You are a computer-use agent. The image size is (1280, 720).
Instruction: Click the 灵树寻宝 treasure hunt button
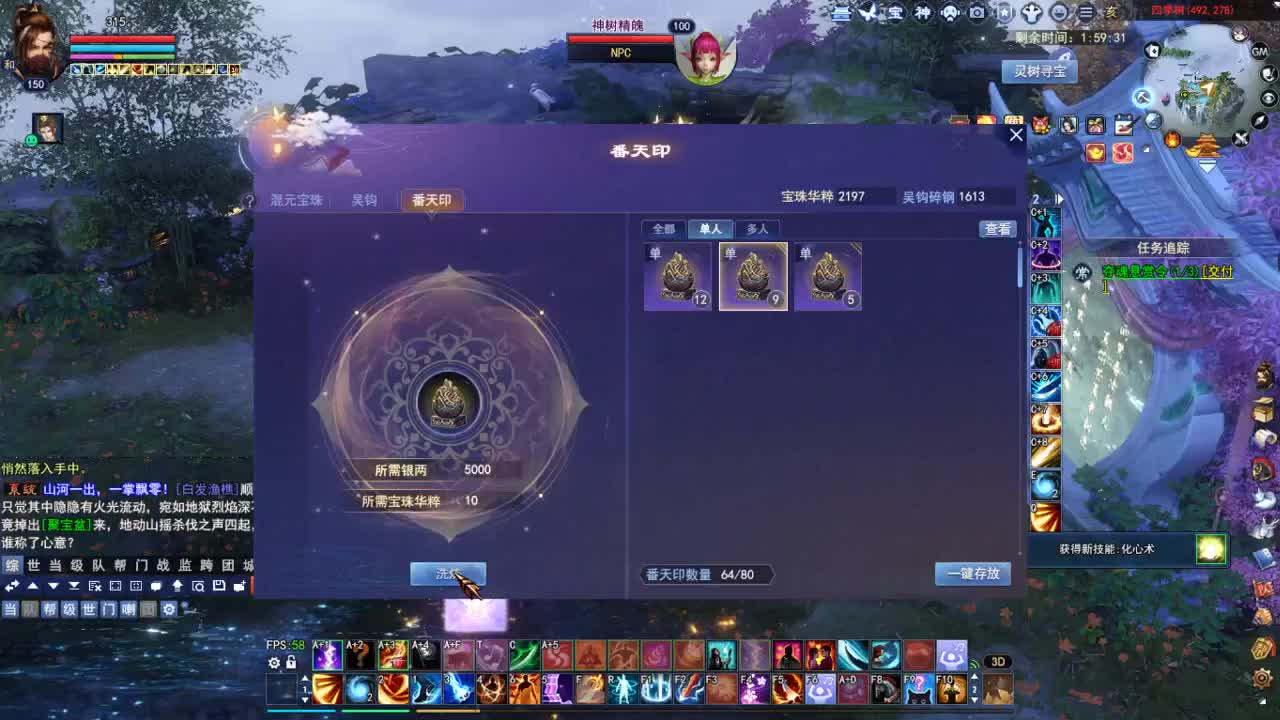1038,71
